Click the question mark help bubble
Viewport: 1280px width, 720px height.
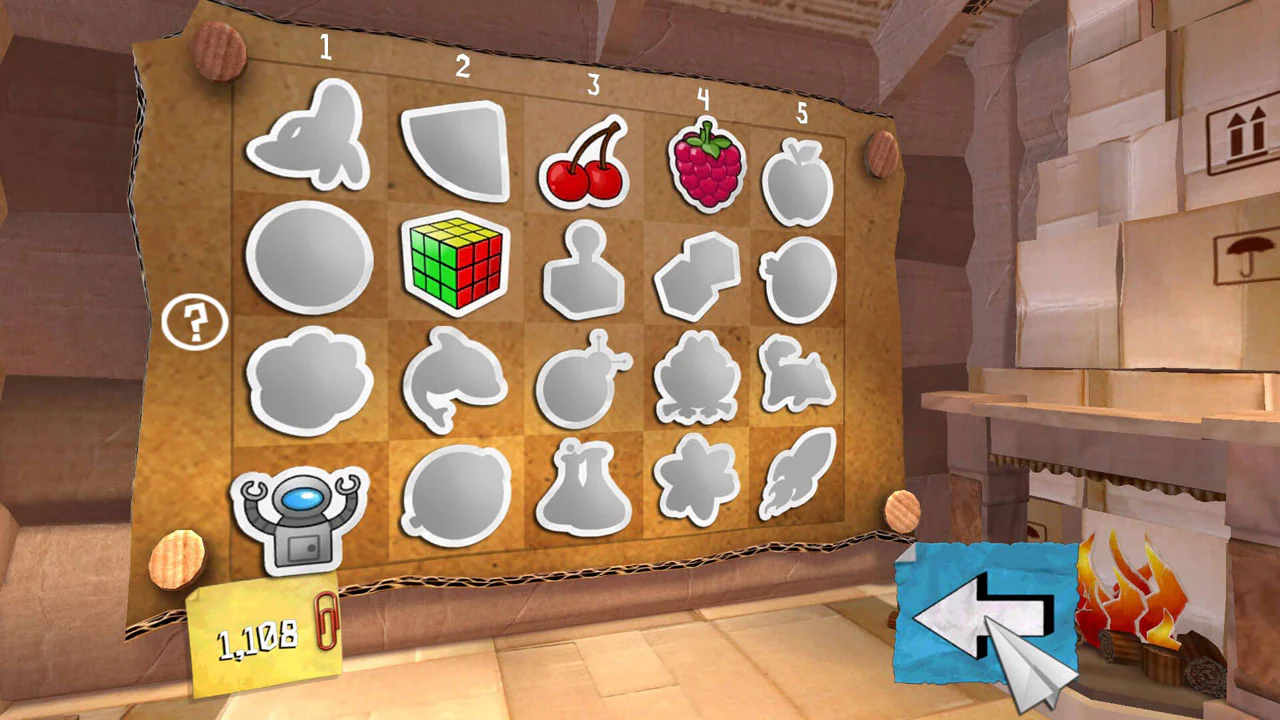196,323
